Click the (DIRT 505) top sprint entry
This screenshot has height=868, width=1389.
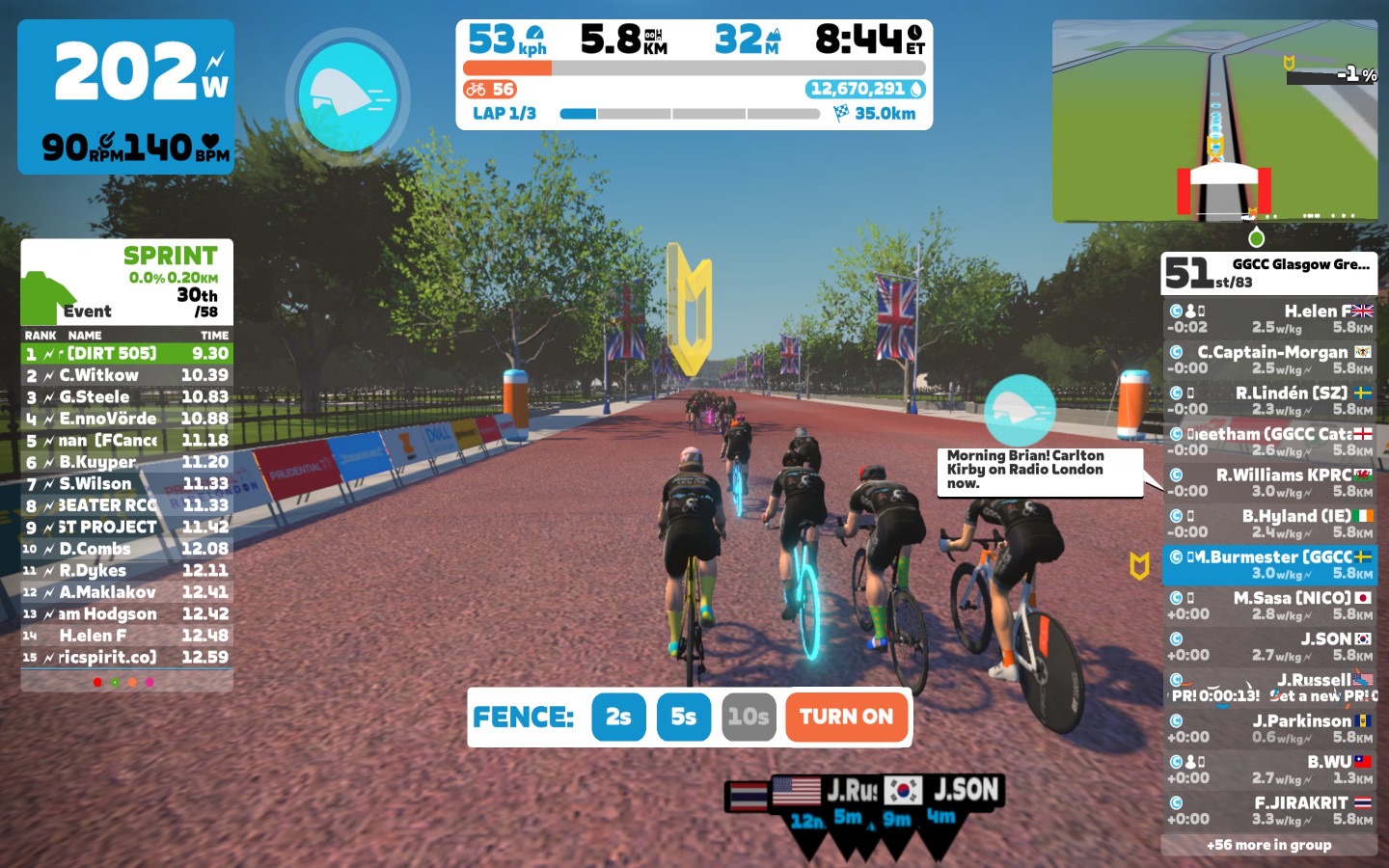pos(126,354)
